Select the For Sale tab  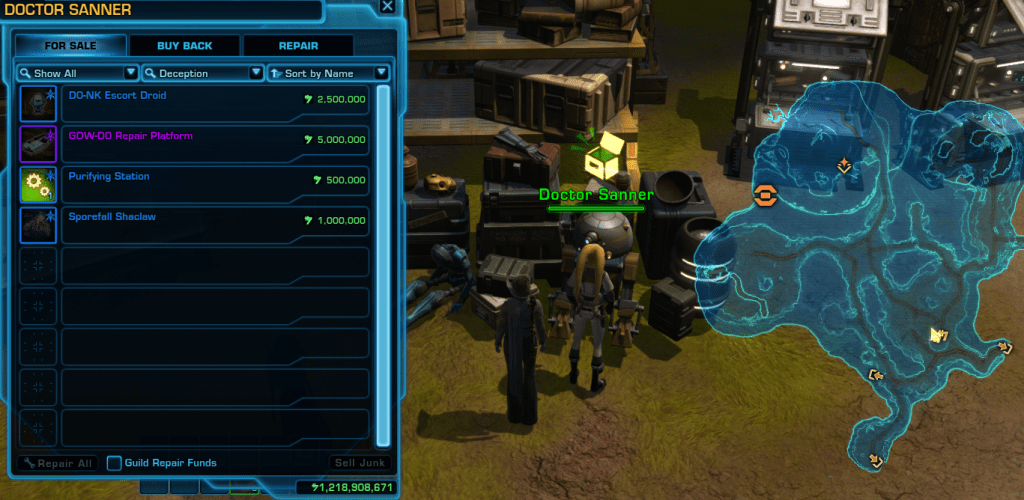coord(70,46)
